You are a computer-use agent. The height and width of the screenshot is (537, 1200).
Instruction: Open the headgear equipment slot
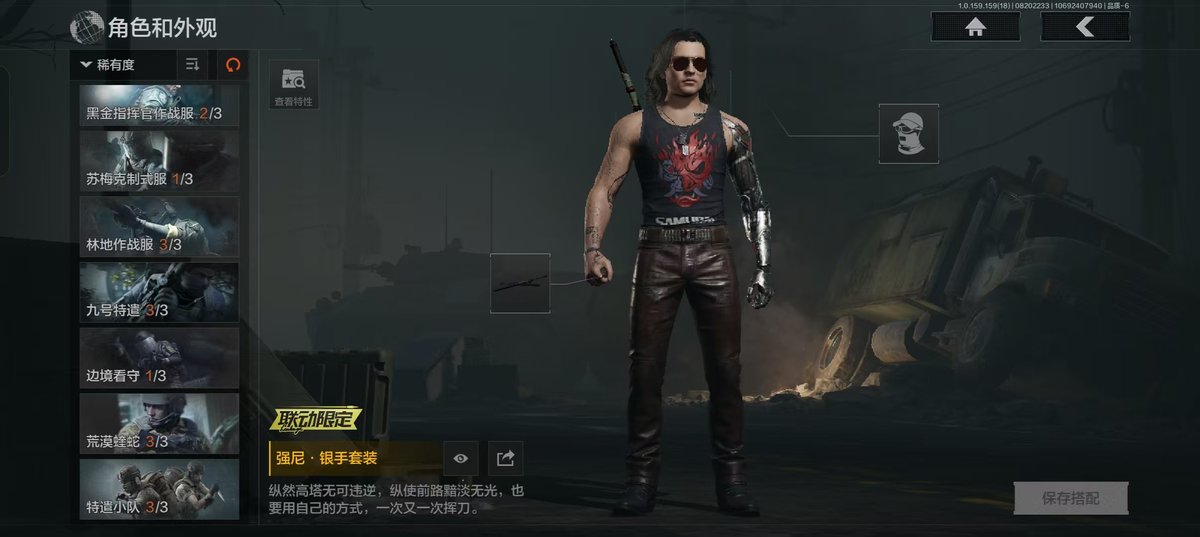[909, 133]
